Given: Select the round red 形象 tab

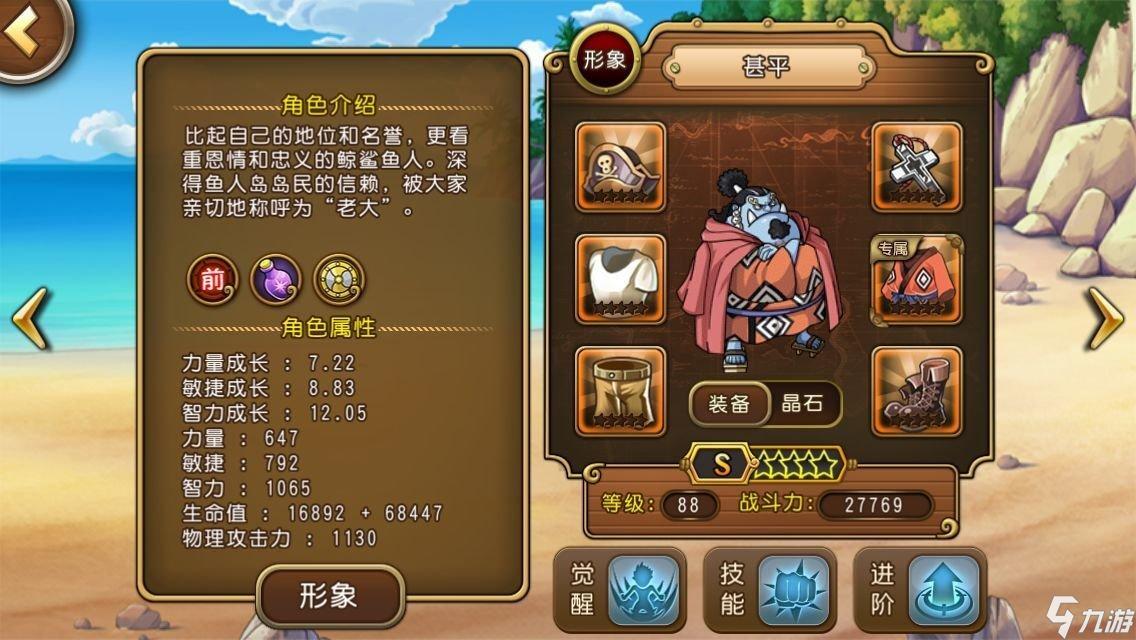Looking at the screenshot, I should (604, 59).
